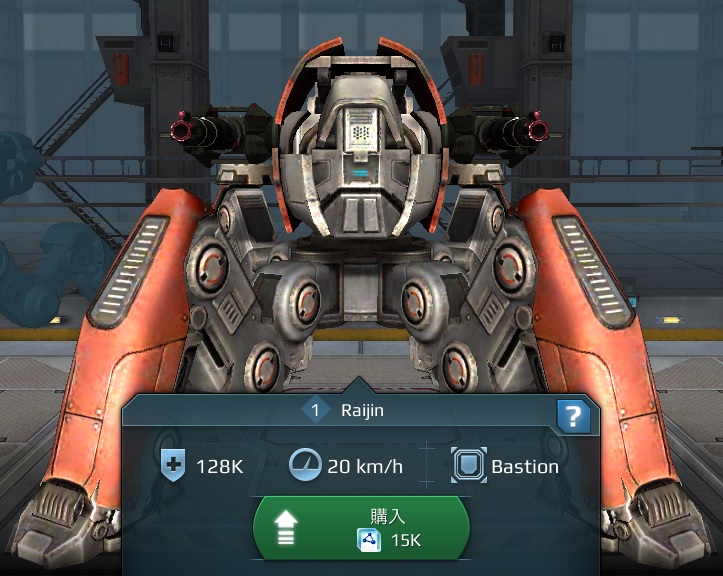The height and width of the screenshot is (576, 723).
Task: Open the question mark help button
Action: pos(574,417)
